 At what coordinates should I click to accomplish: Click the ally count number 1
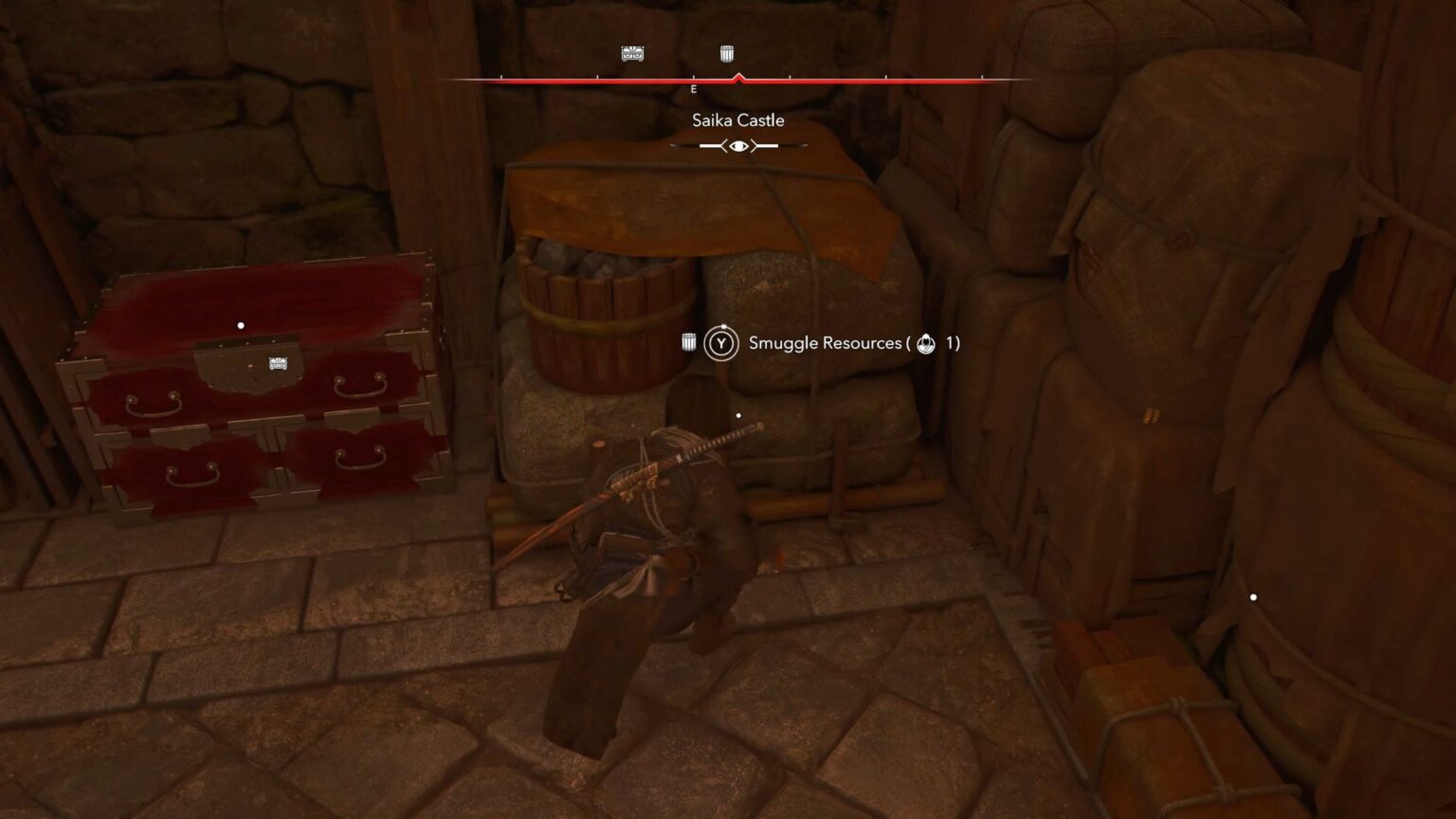(x=950, y=344)
